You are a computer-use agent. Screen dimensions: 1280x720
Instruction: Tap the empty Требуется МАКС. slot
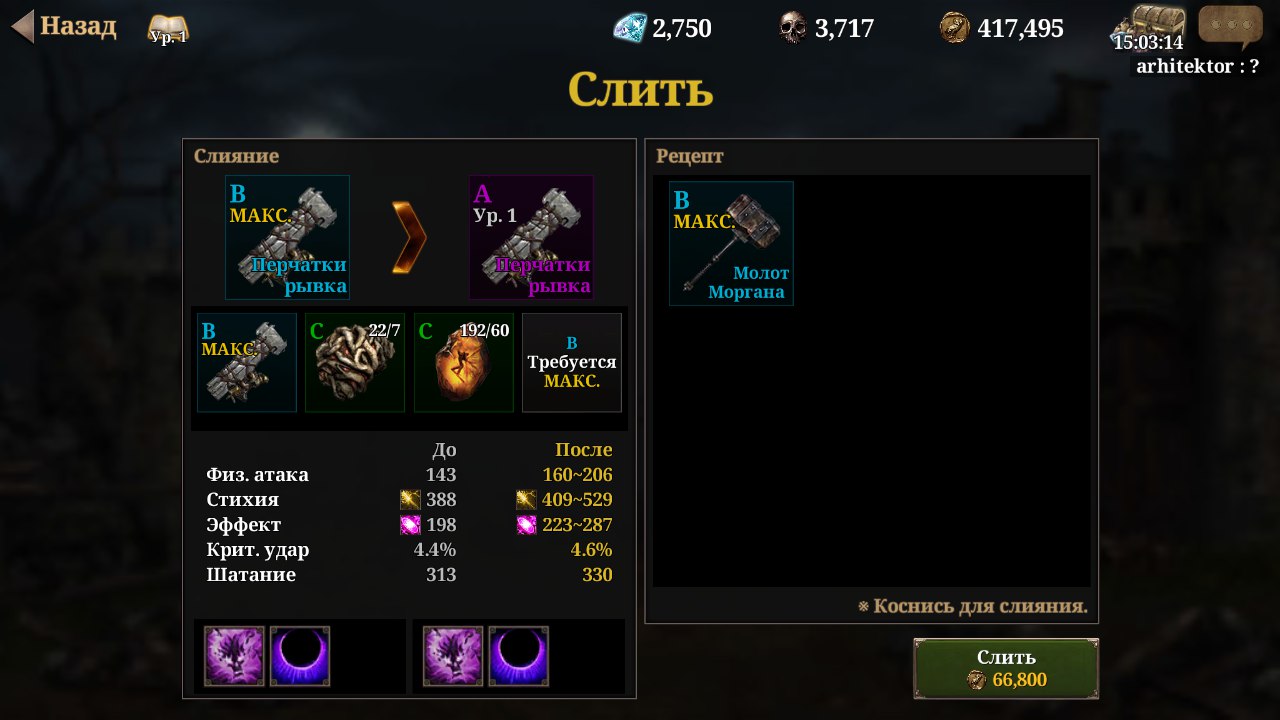(x=572, y=362)
